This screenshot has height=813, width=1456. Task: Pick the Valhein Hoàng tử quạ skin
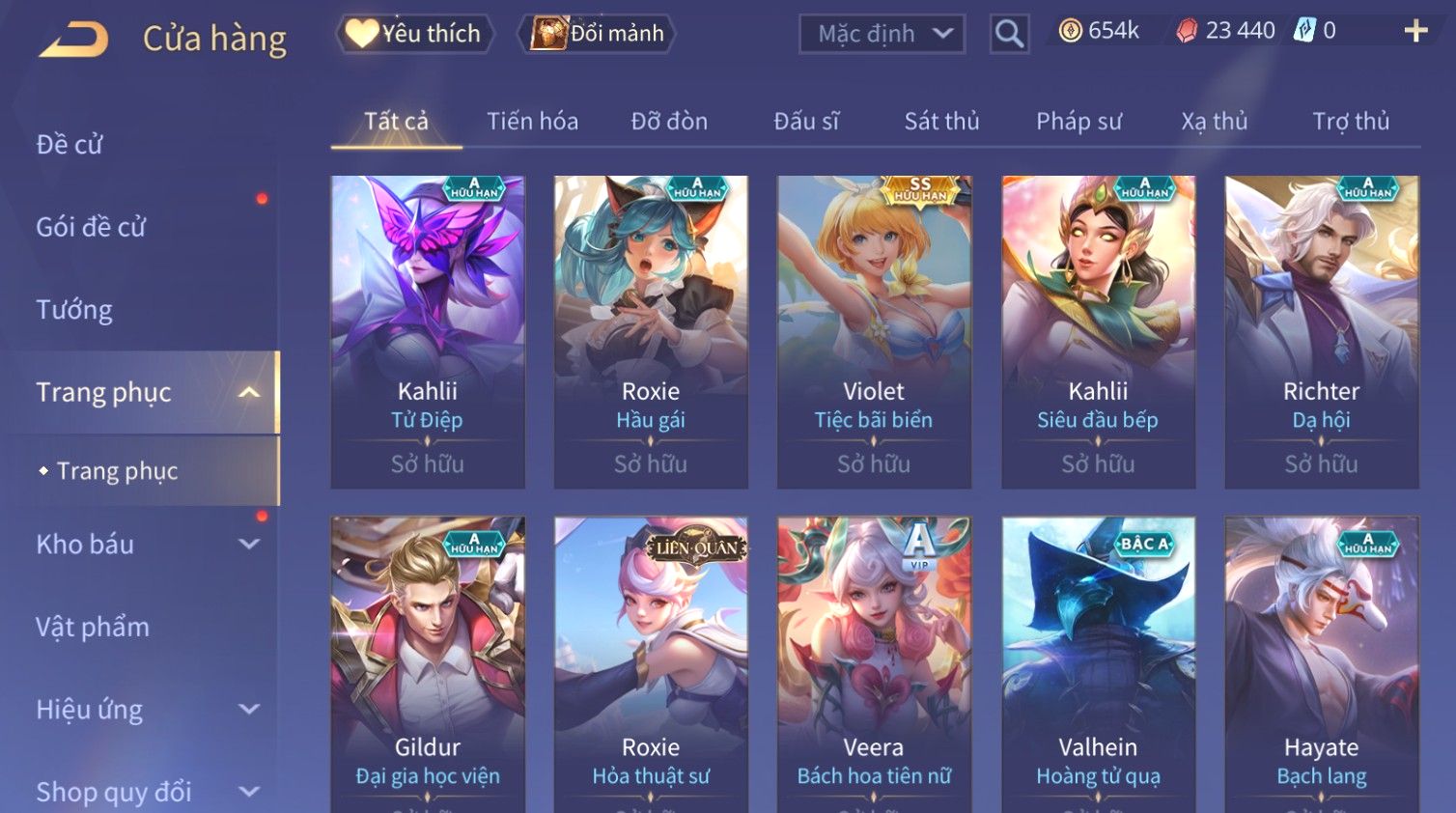pos(1098,664)
